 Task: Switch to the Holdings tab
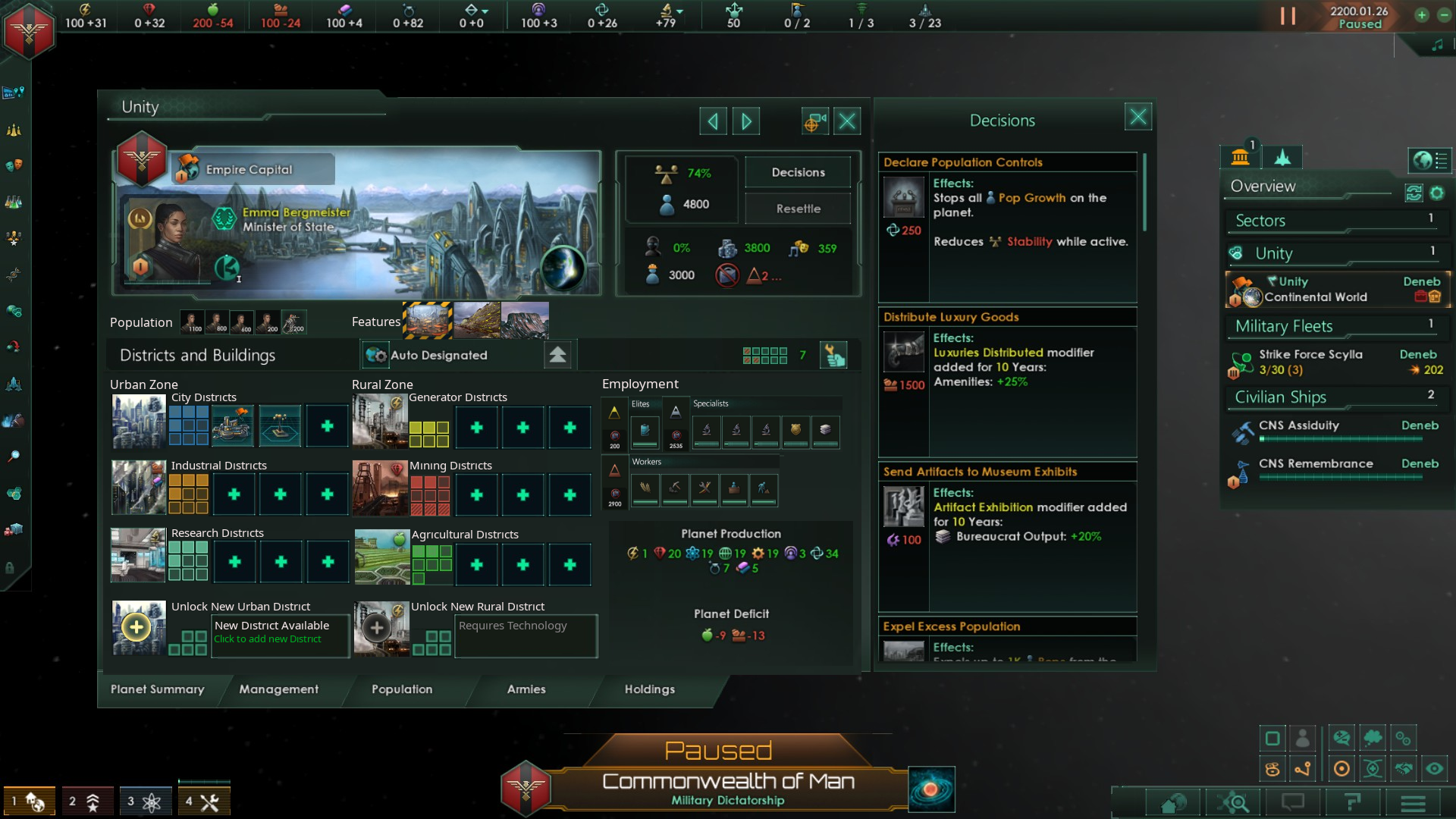649,690
